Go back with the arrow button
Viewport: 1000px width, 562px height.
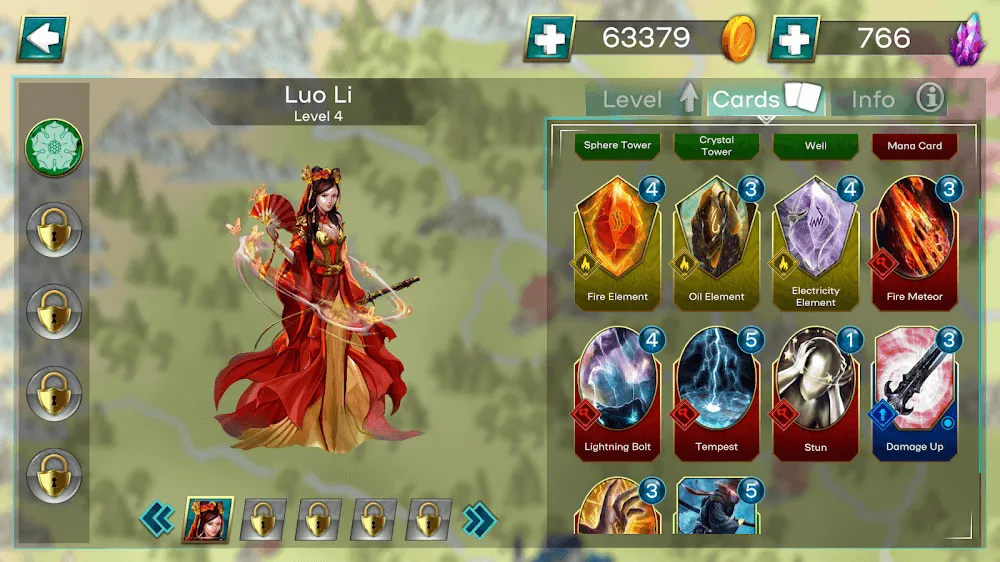(x=42, y=39)
